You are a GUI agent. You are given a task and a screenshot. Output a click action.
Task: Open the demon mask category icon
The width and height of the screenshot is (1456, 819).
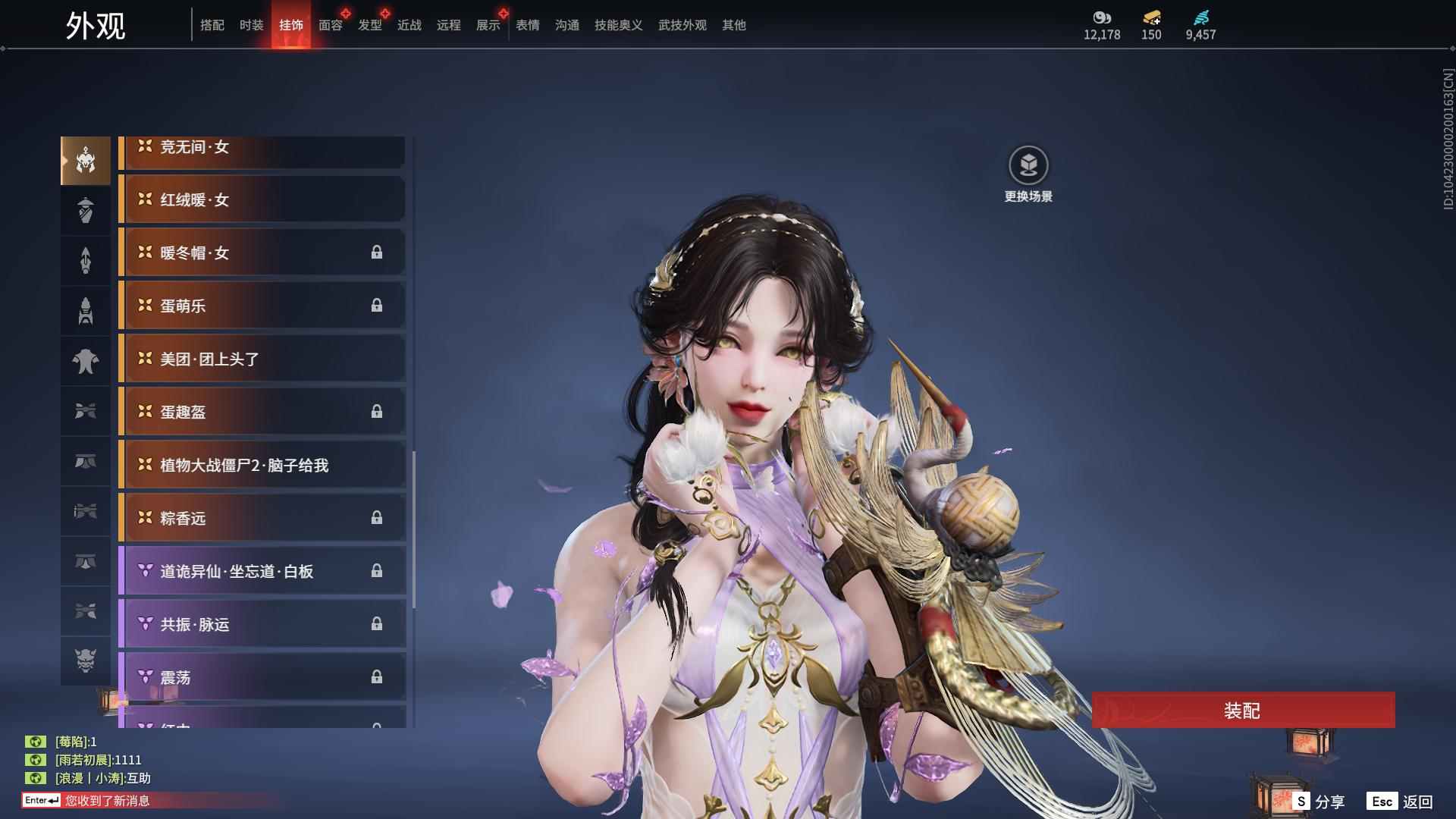pos(86,661)
